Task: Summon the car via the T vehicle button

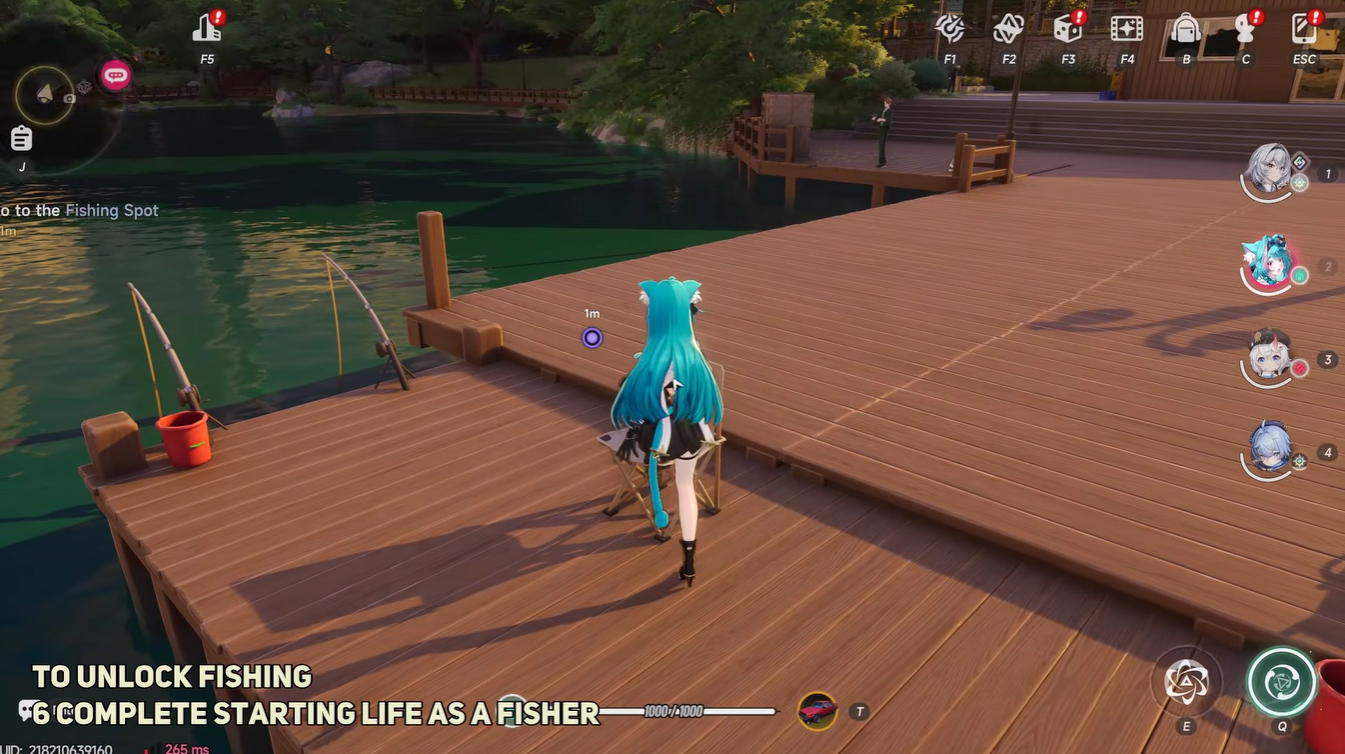Action: click(x=820, y=711)
